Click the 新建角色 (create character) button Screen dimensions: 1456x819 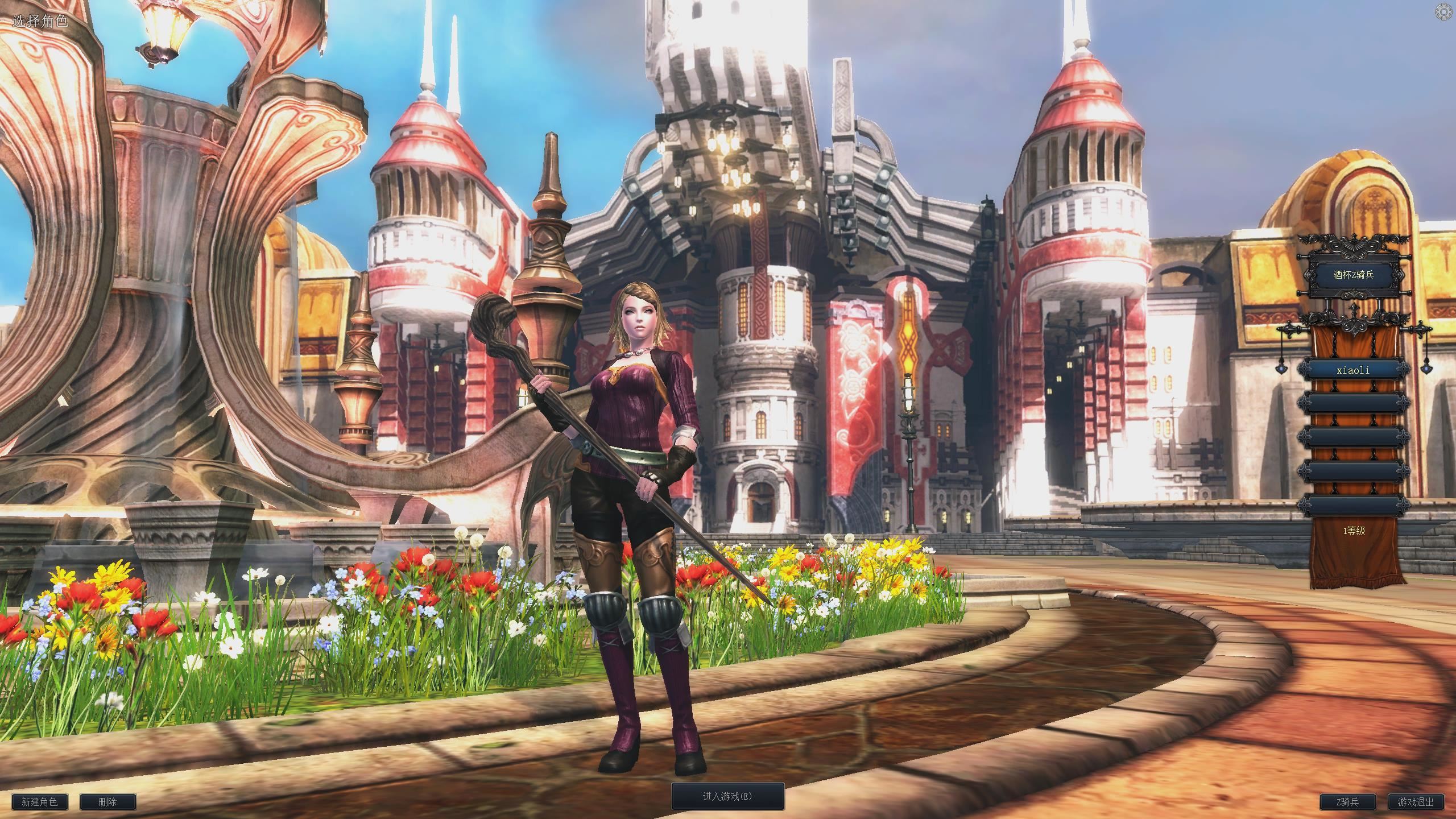coord(39,802)
